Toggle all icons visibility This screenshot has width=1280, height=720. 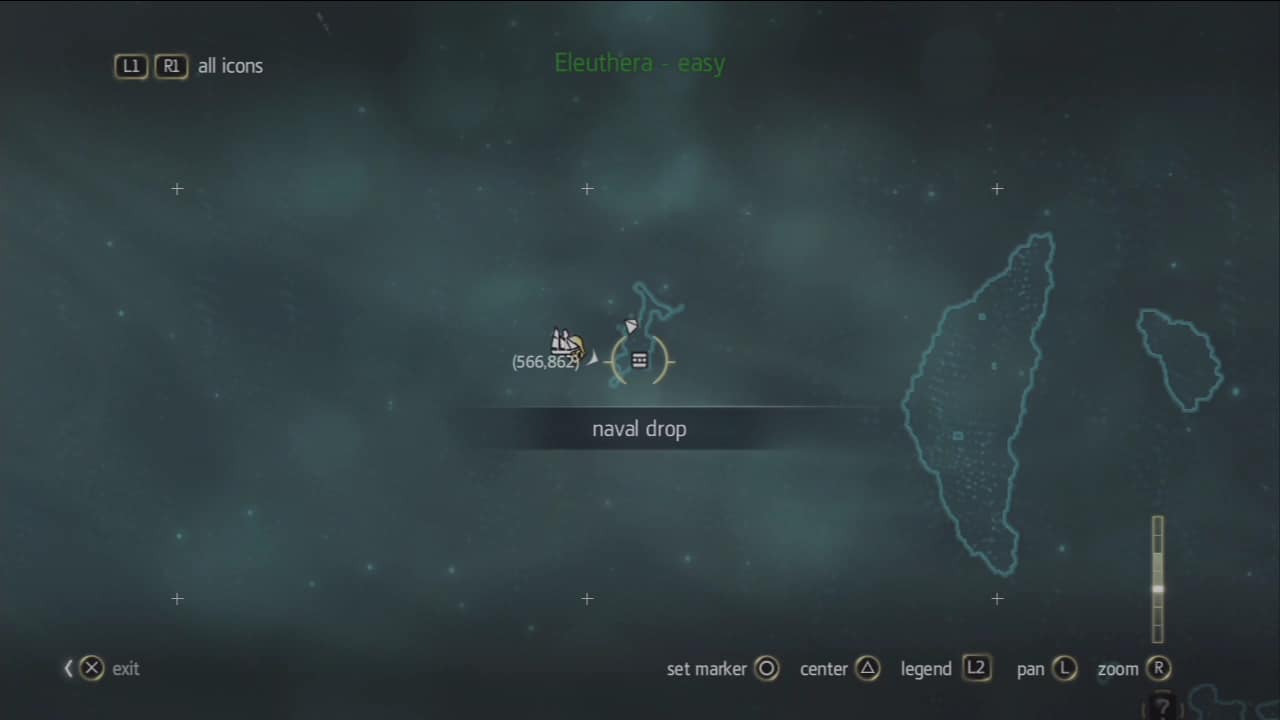coord(230,66)
